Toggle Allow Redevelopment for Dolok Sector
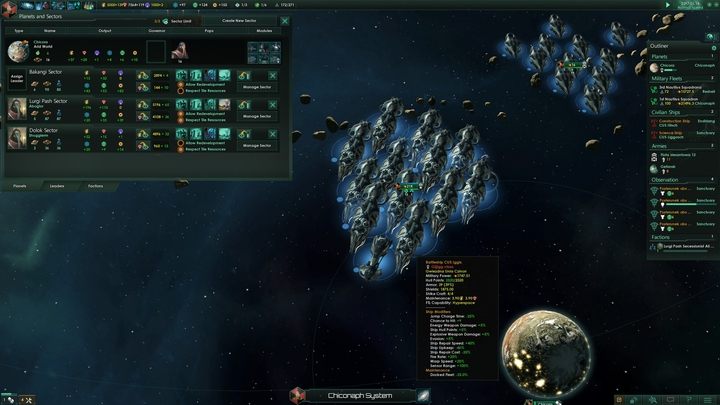Viewport: 720px width, 405px height. [x=181, y=141]
